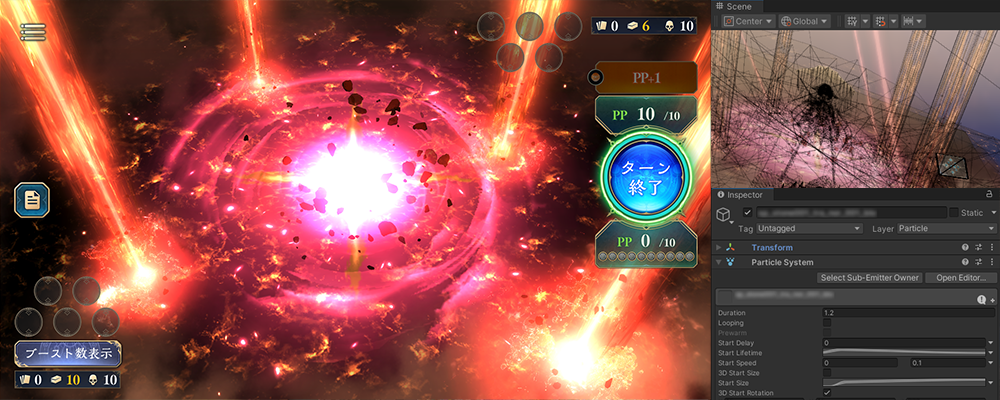The image size is (1000, 400).
Task: Click Select Sub-Emitter Owner
Action: pos(868,278)
